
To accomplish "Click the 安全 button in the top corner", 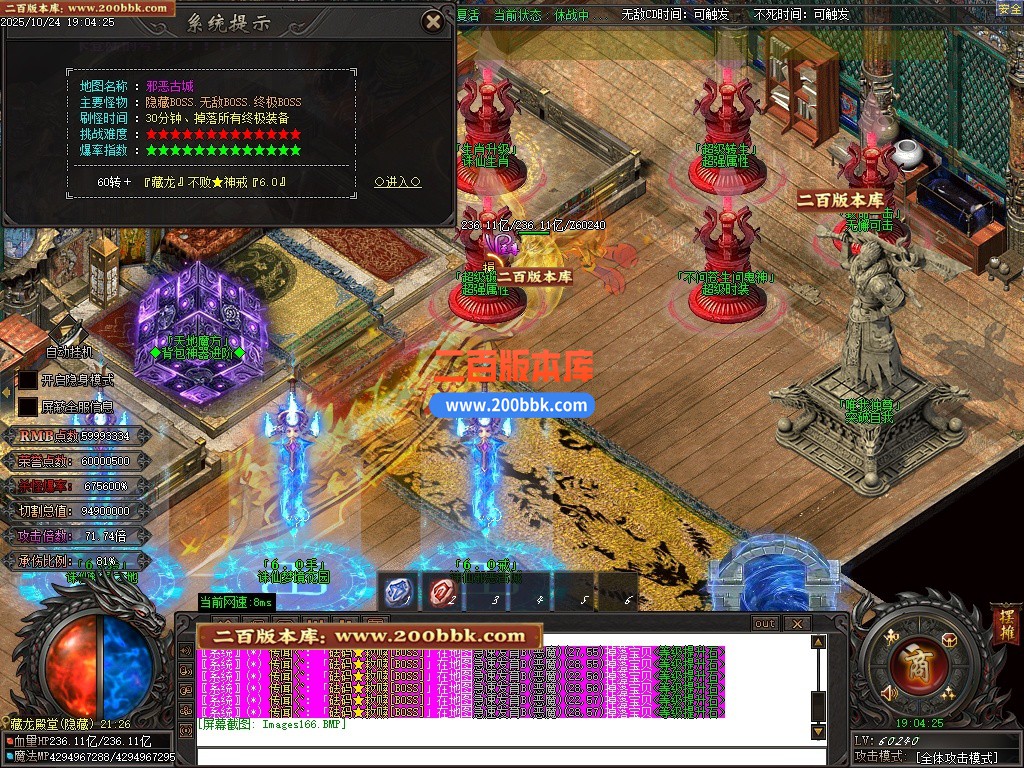I will click(1009, 9).
